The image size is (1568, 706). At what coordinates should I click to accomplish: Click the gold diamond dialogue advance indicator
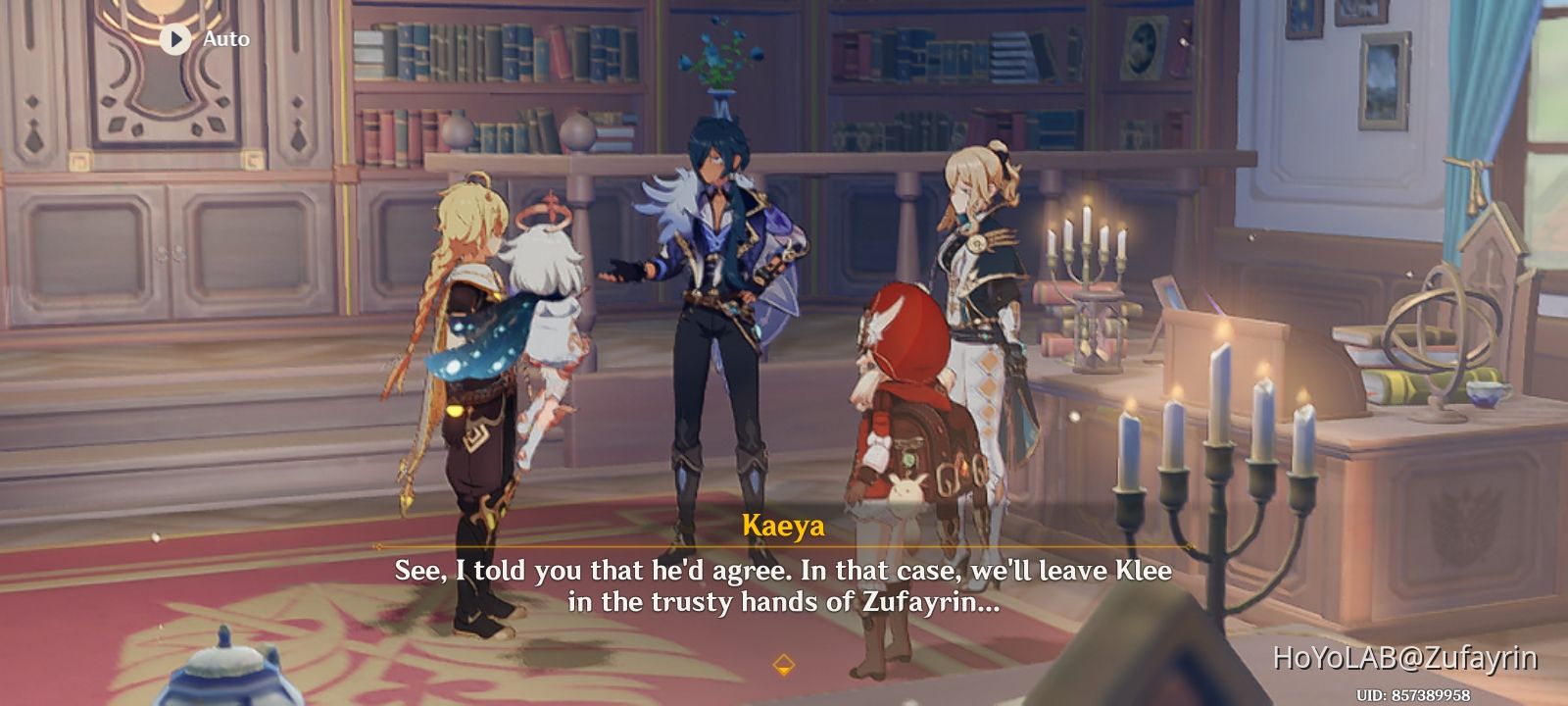(x=784, y=663)
